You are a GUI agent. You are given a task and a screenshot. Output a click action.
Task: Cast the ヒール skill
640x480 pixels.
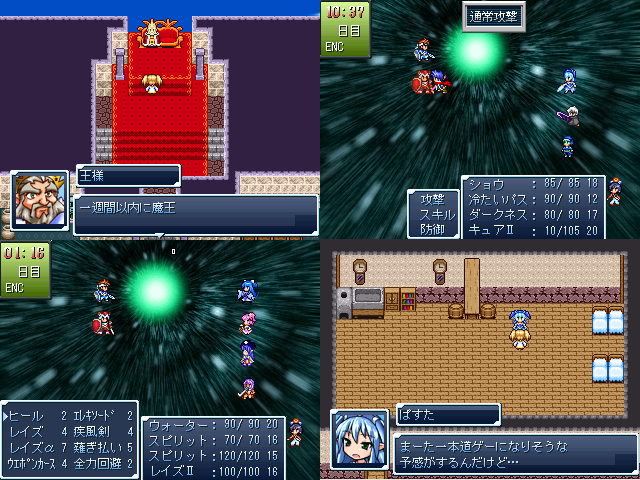[28, 415]
